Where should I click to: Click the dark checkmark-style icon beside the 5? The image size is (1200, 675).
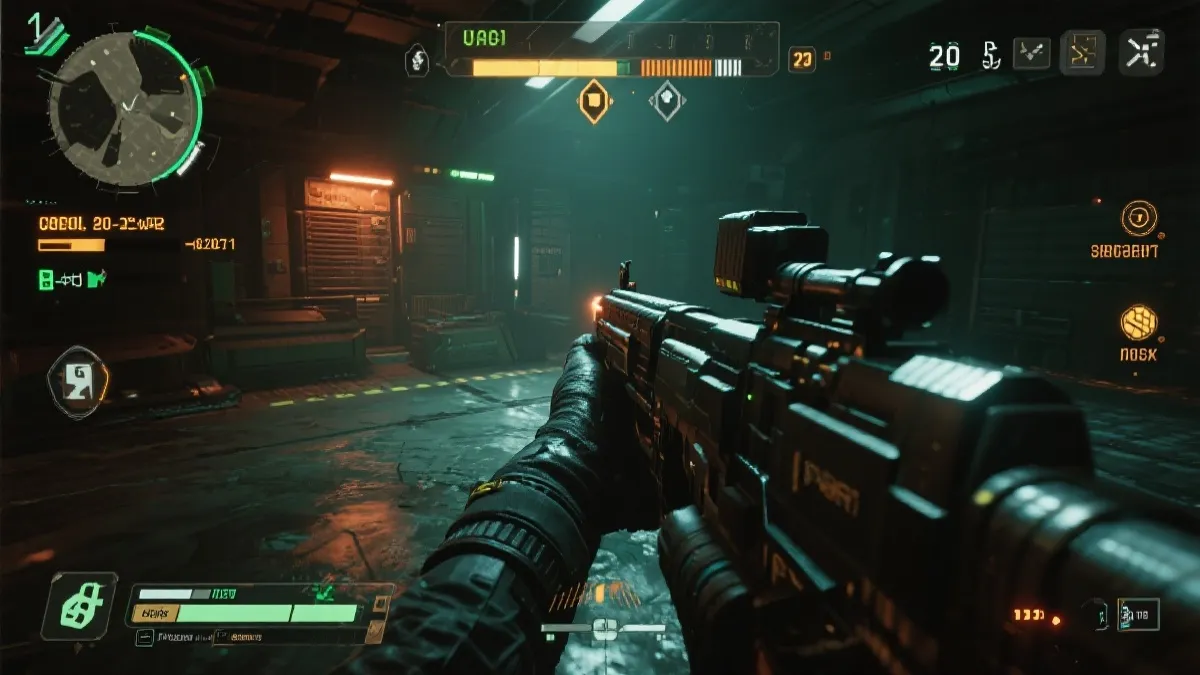(x=1031, y=54)
